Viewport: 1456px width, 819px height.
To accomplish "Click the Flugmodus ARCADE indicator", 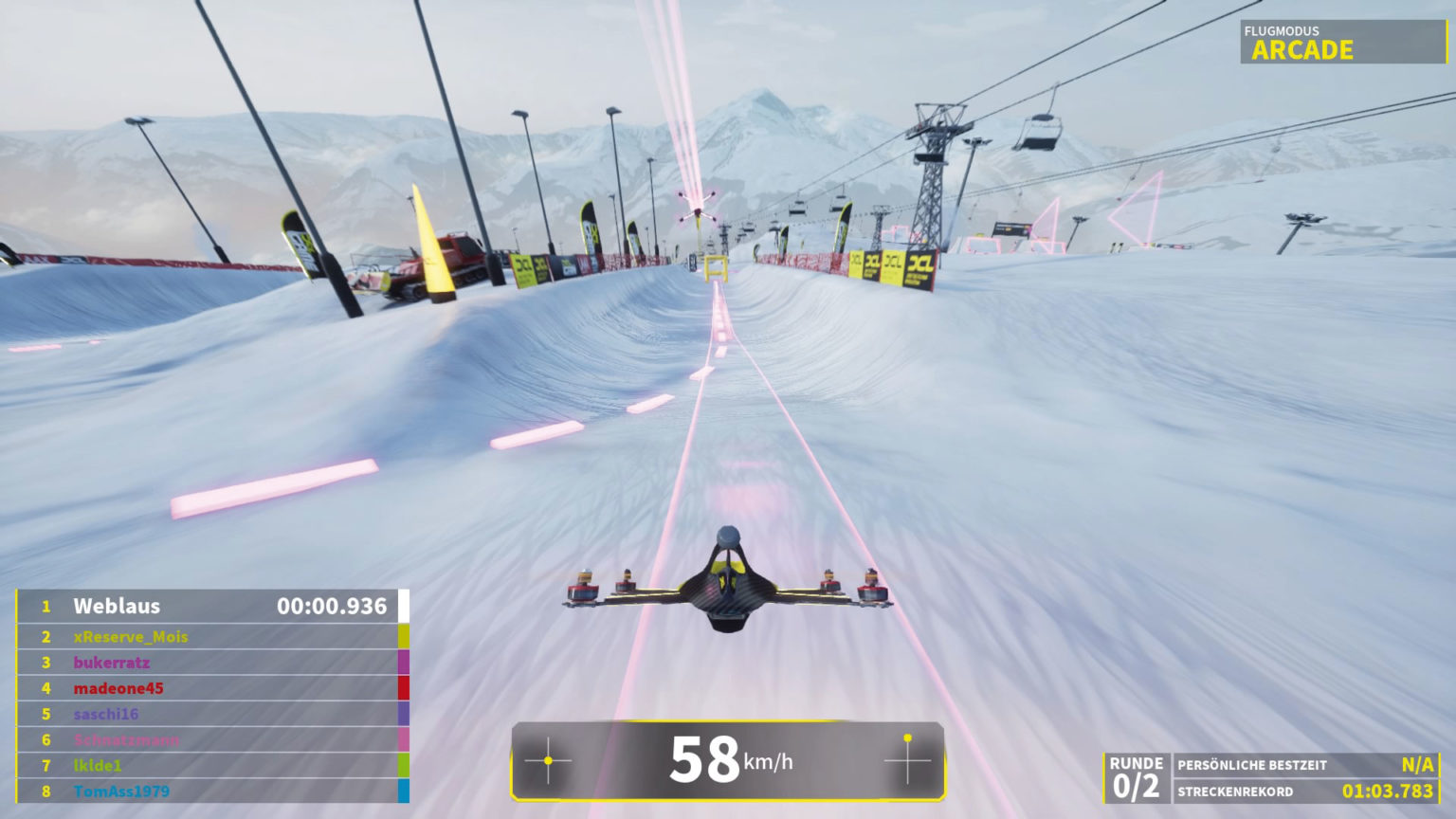I will tap(1342, 43).
